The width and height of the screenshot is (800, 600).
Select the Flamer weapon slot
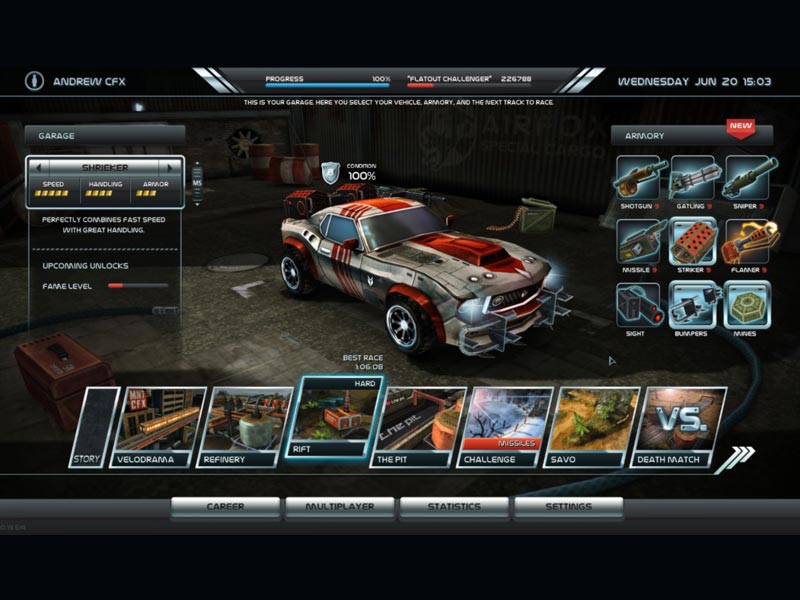pos(746,242)
